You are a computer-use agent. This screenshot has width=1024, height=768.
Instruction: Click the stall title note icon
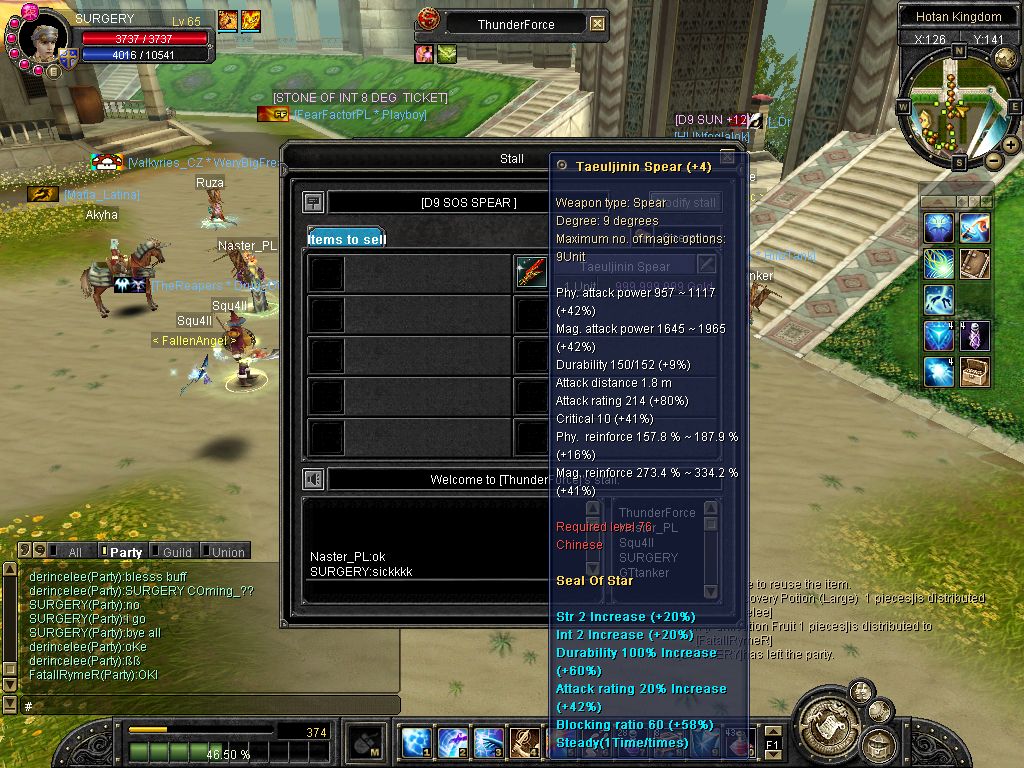(313, 202)
